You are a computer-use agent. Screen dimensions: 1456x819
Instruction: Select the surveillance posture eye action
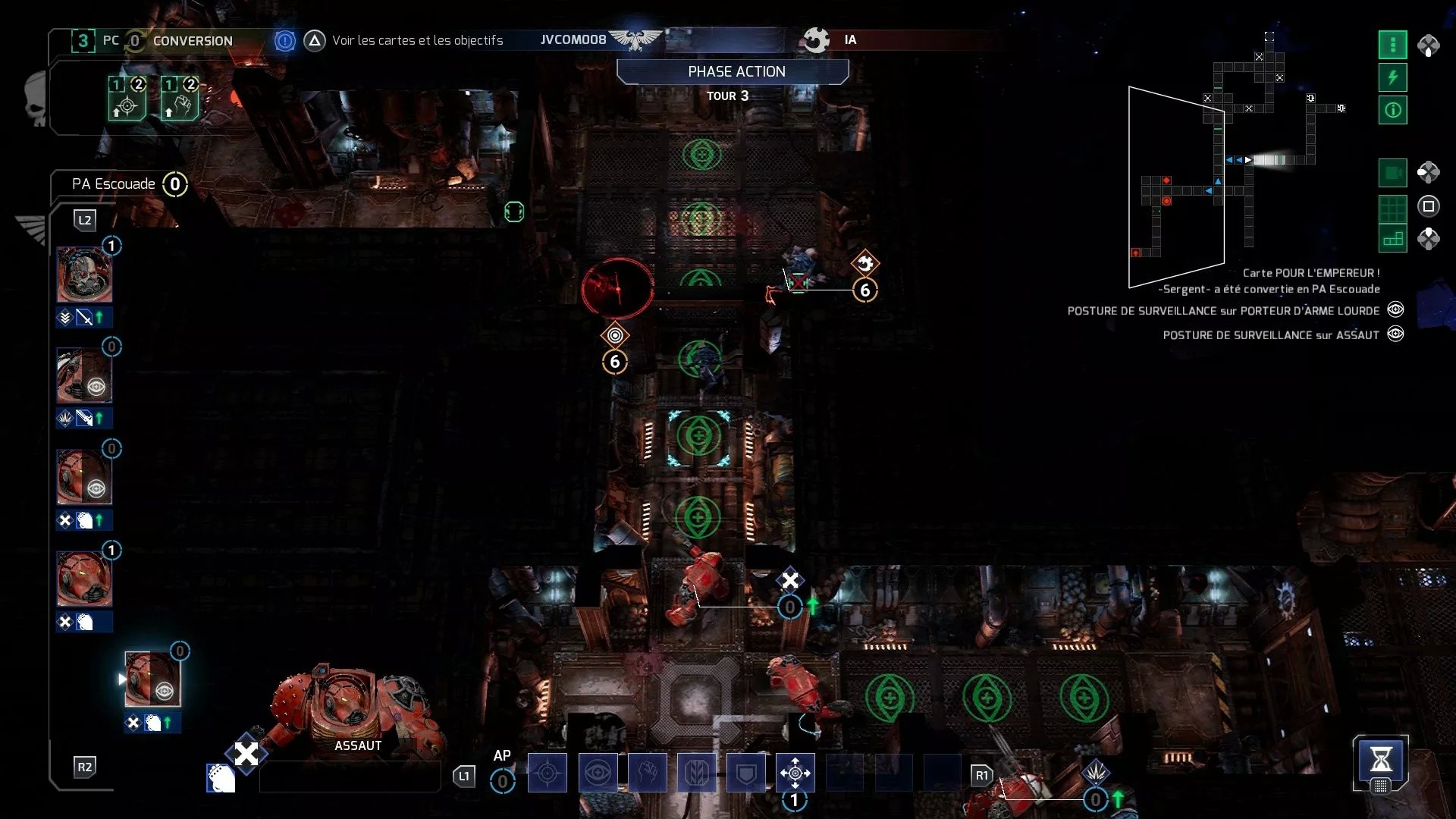[598, 773]
